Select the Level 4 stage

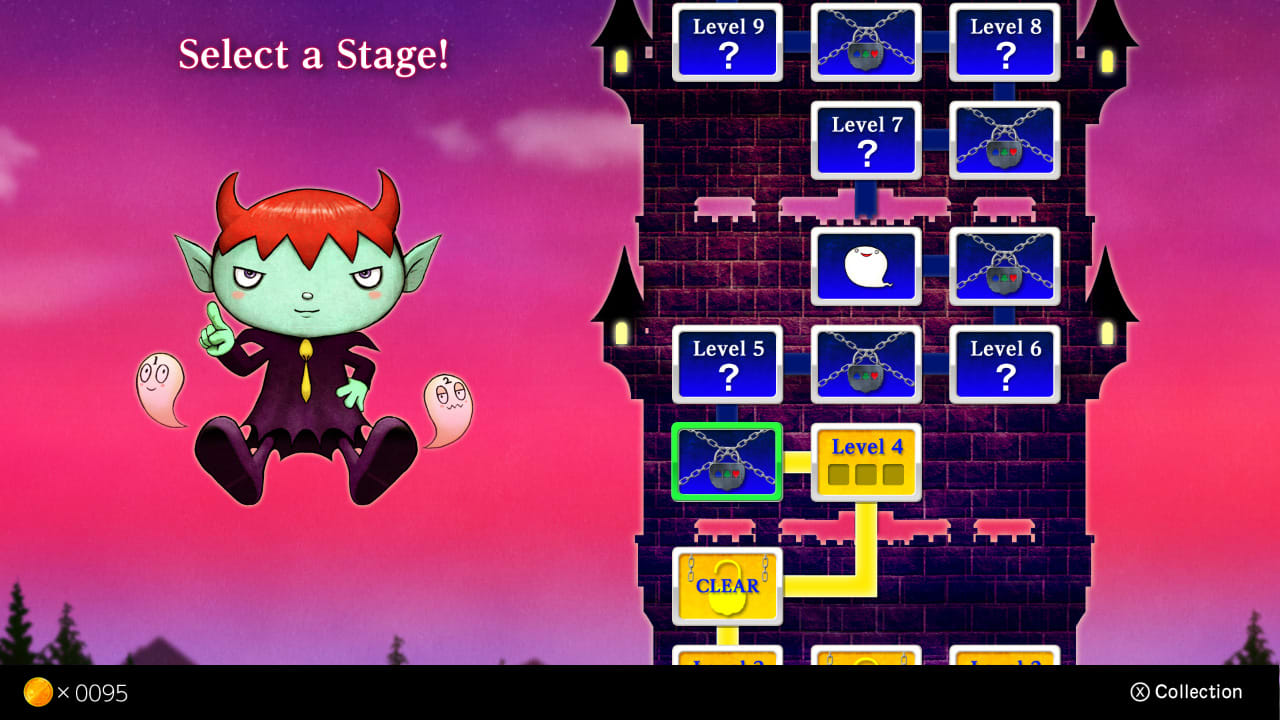866,462
